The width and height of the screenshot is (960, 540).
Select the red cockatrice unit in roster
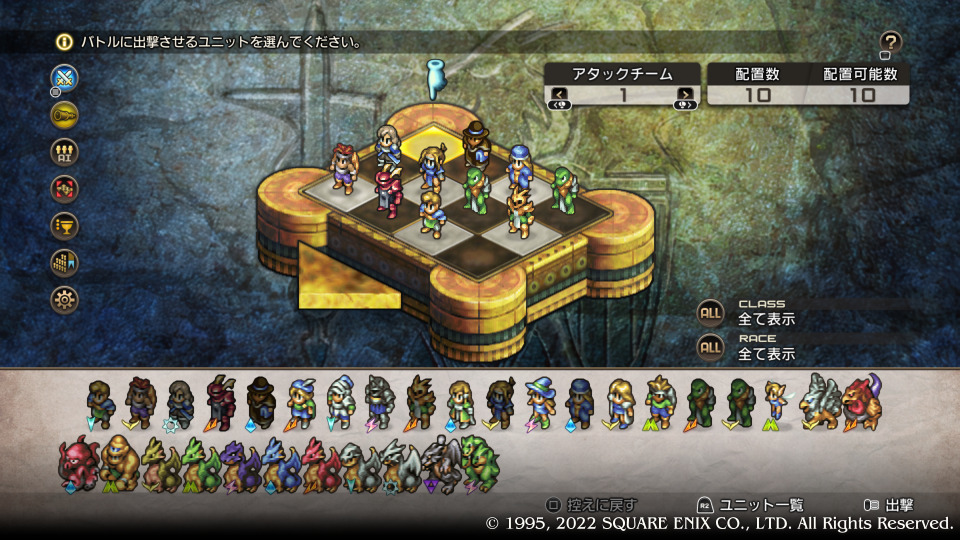(862, 402)
